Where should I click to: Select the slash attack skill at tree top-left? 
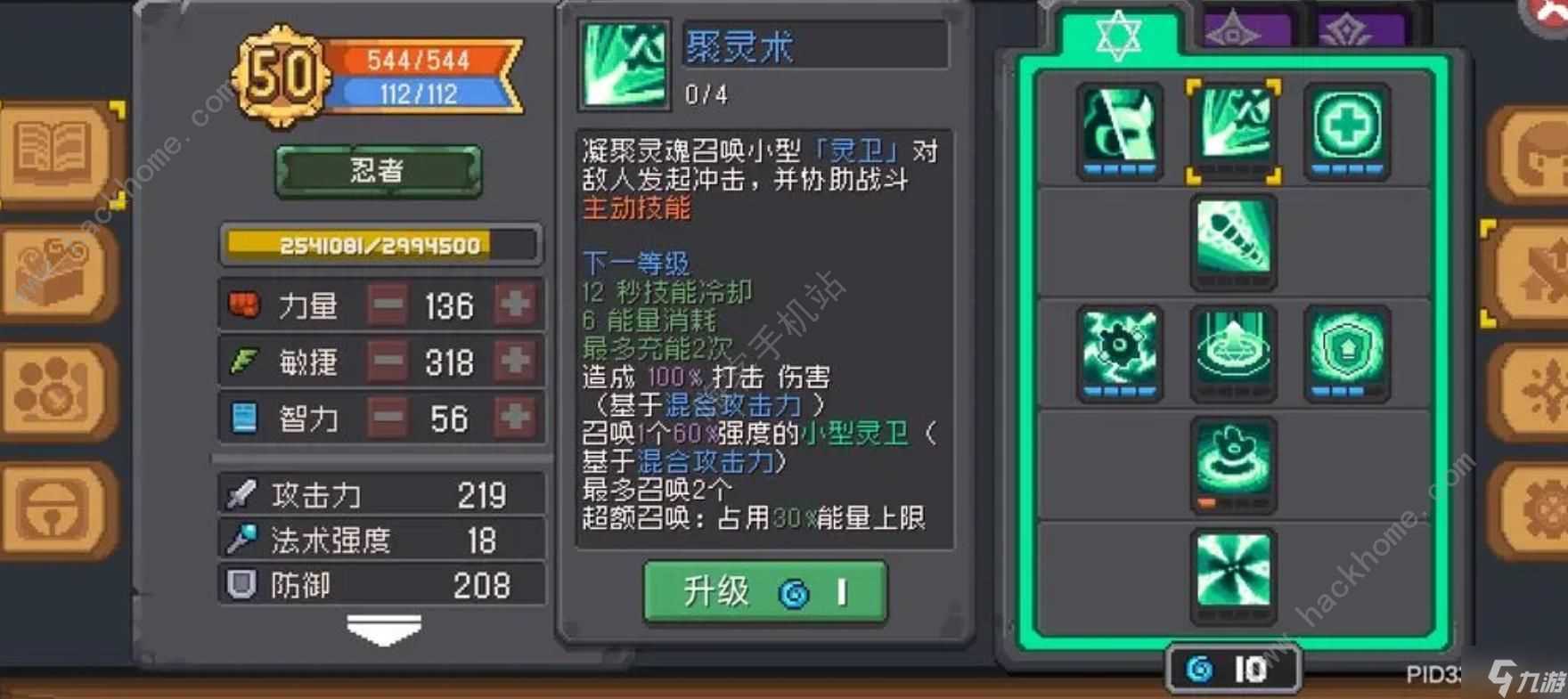1121,129
